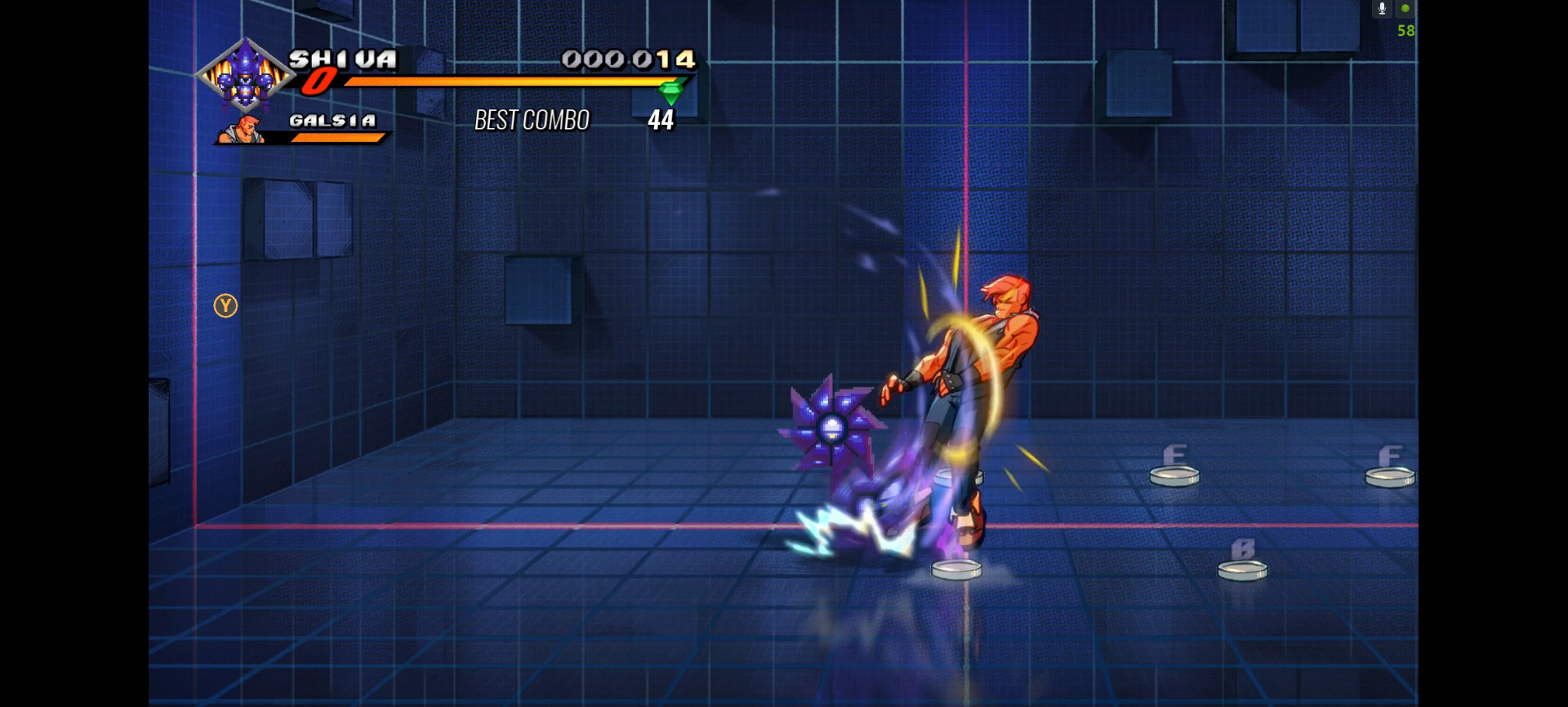1568x707 pixels.
Task: Click the red zero on Shiva's name plate
Action: coord(320,79)
